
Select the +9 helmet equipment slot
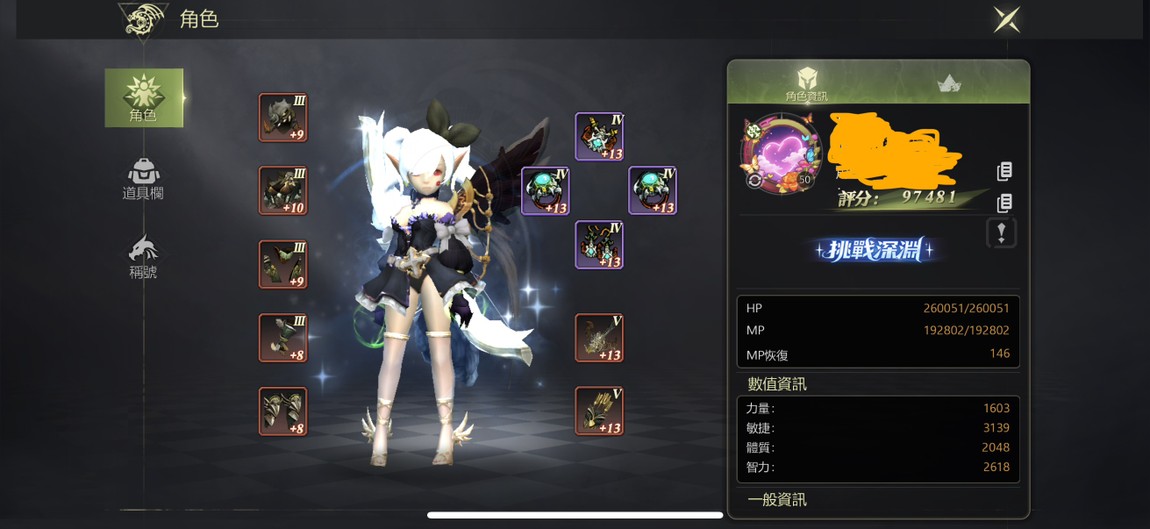tap(283, 118)
